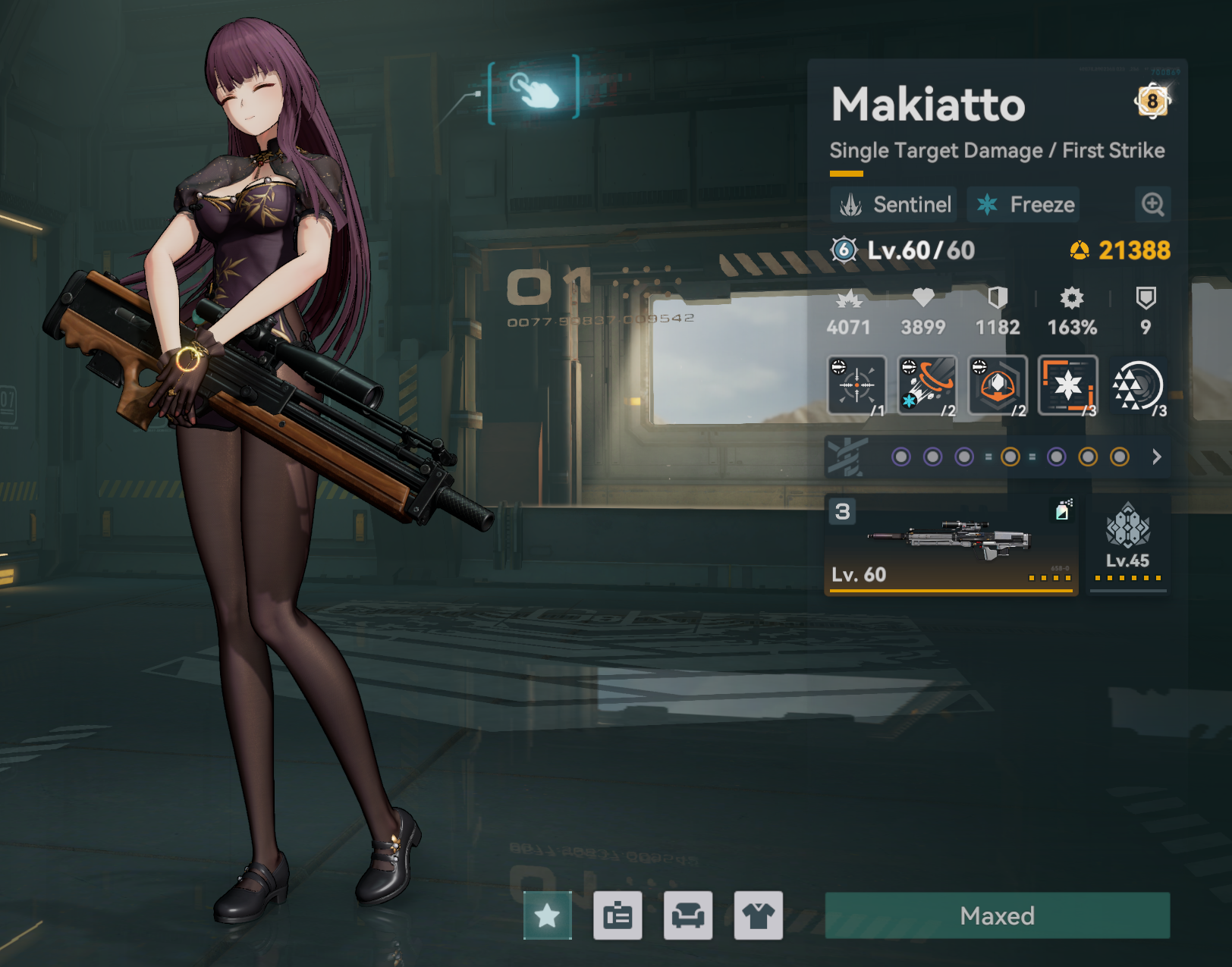Select the snowflake ultimate skill icon
Viewport: 1232px width, 967px height.
(x=1068, y=385)
